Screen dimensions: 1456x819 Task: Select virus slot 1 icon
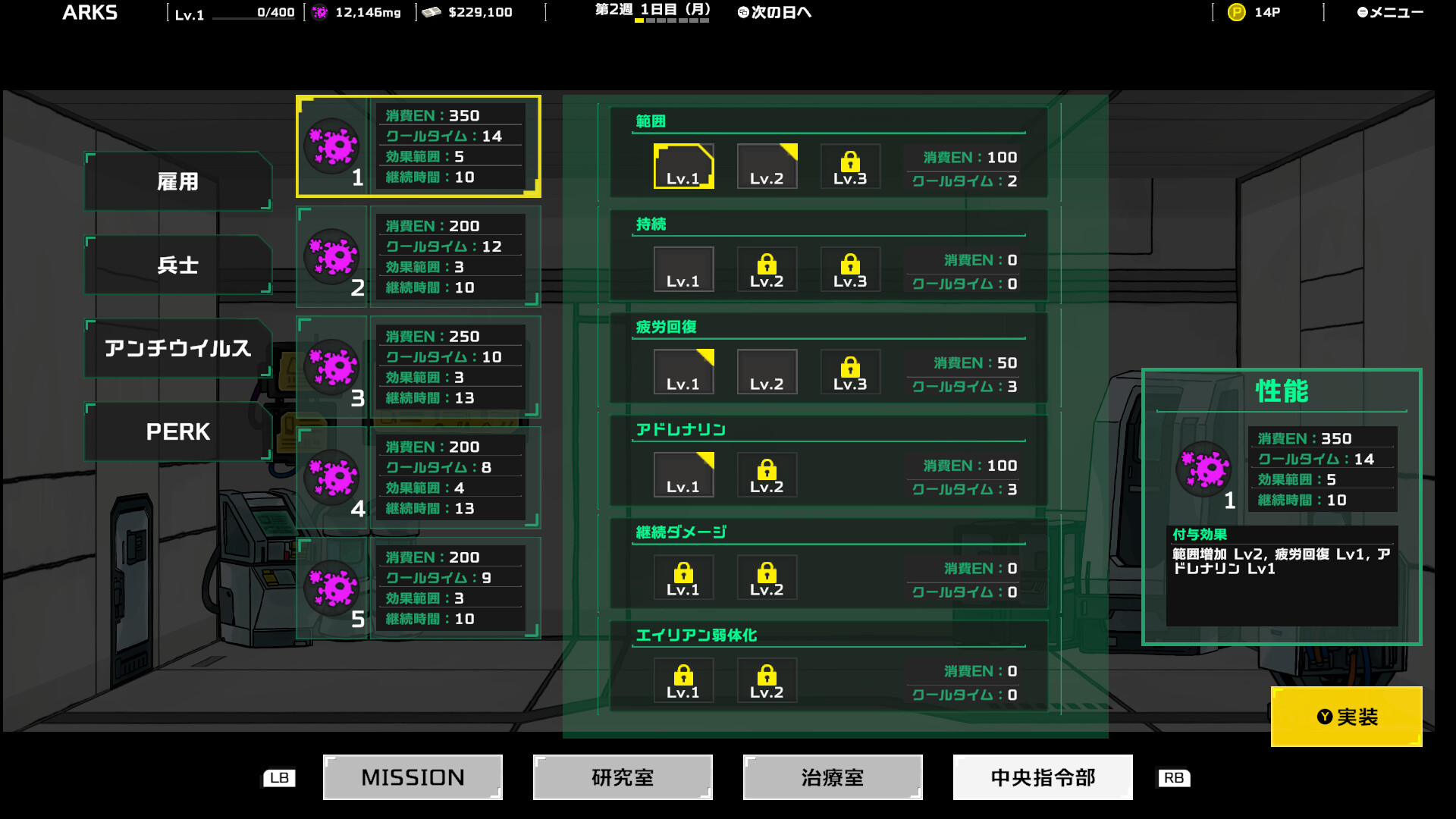click(334, 144)
